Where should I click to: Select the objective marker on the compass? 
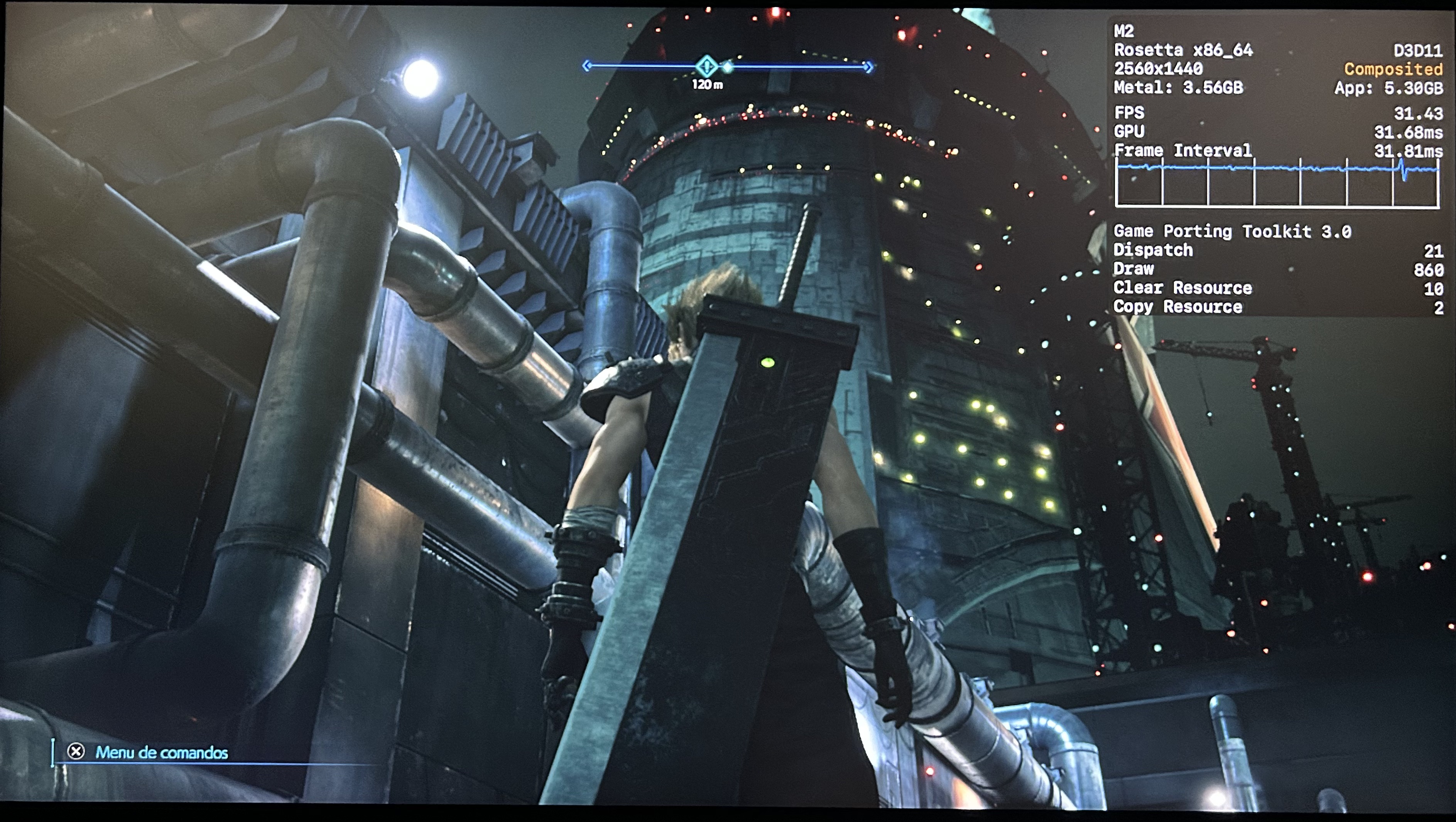[706, 67]
